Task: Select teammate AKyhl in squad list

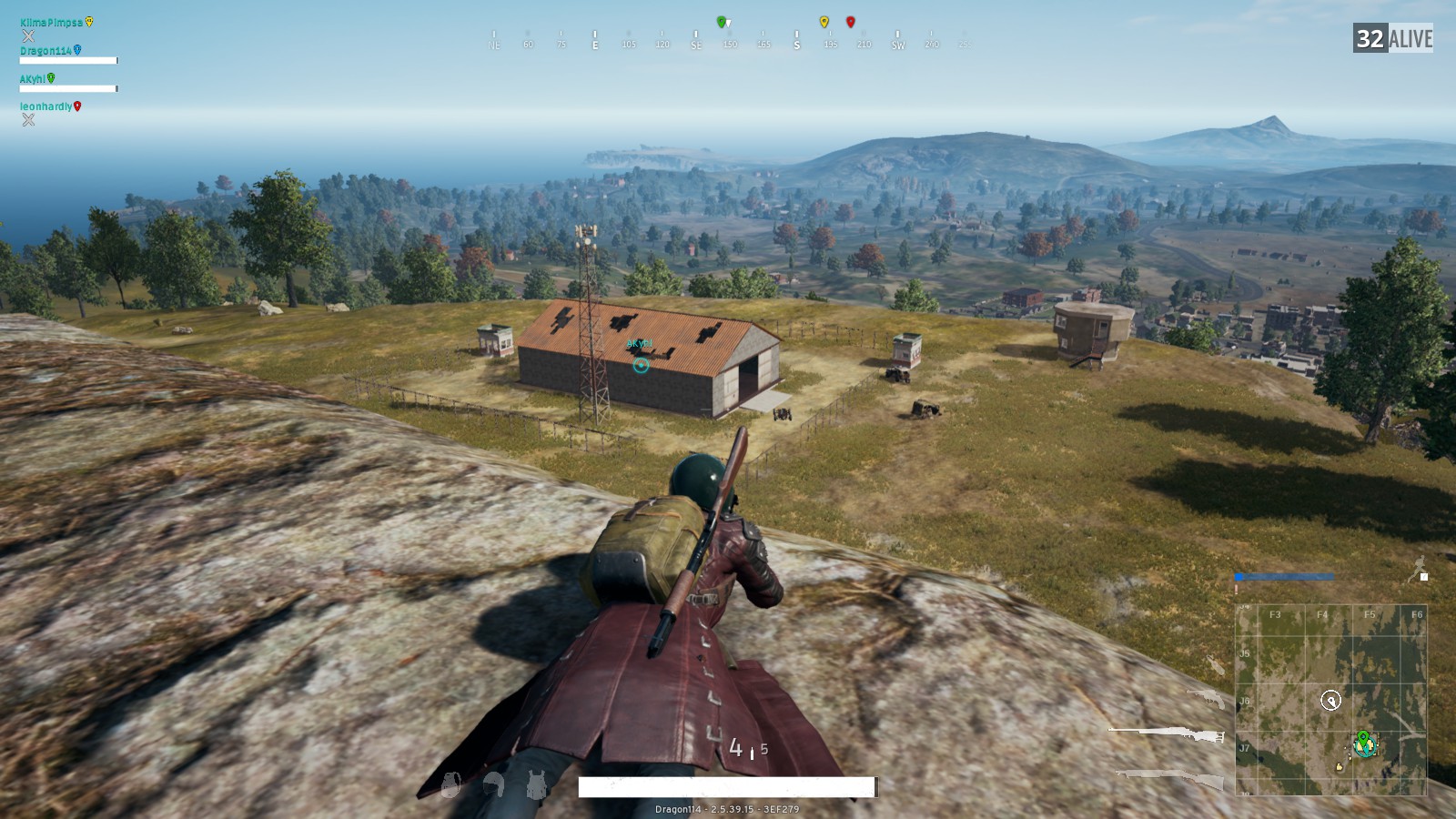Action: click(33, 79)
